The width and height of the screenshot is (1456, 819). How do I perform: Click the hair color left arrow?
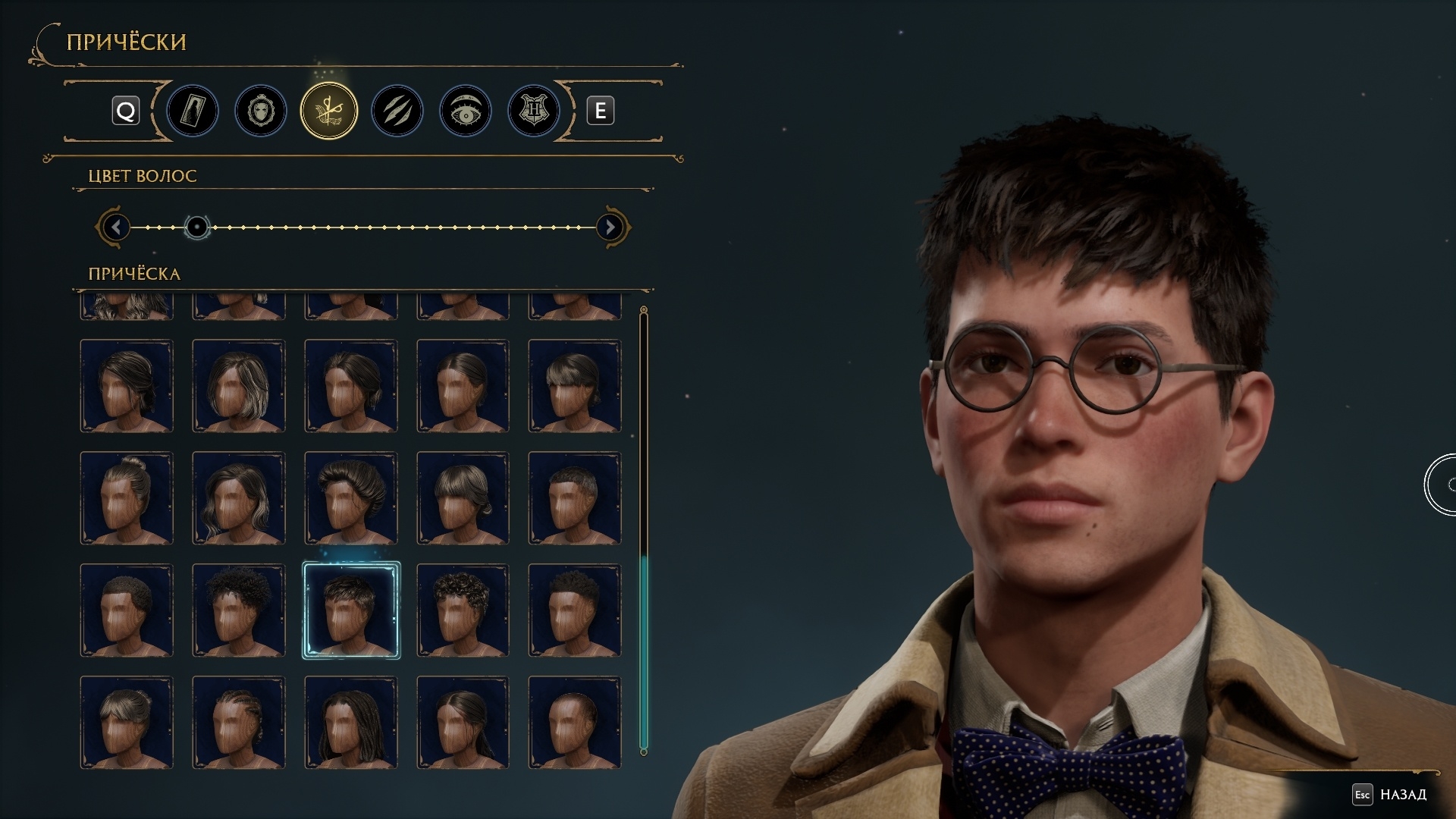coord(116,227)
